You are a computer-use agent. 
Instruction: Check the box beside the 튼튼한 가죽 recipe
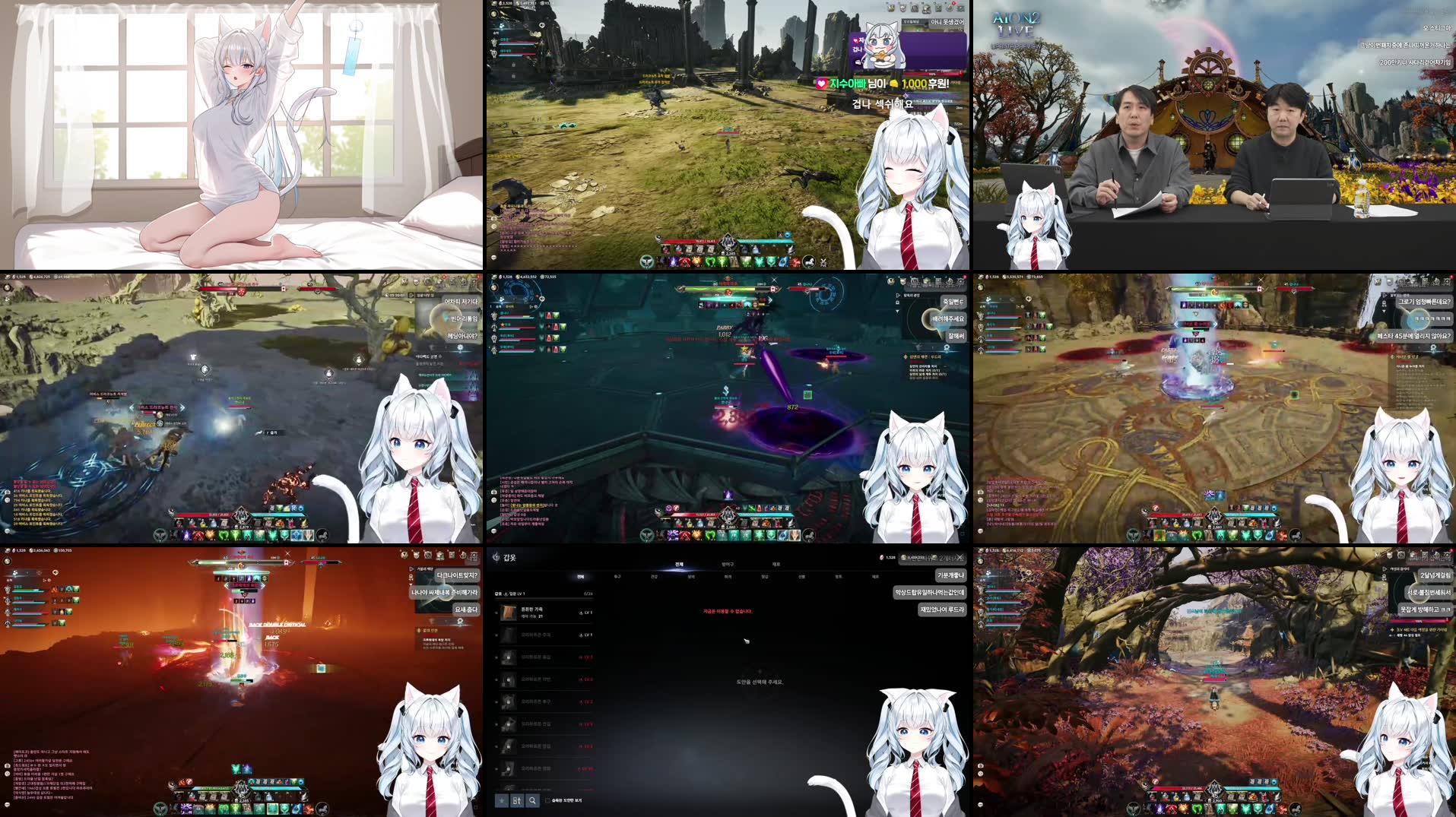coord(495,612)
